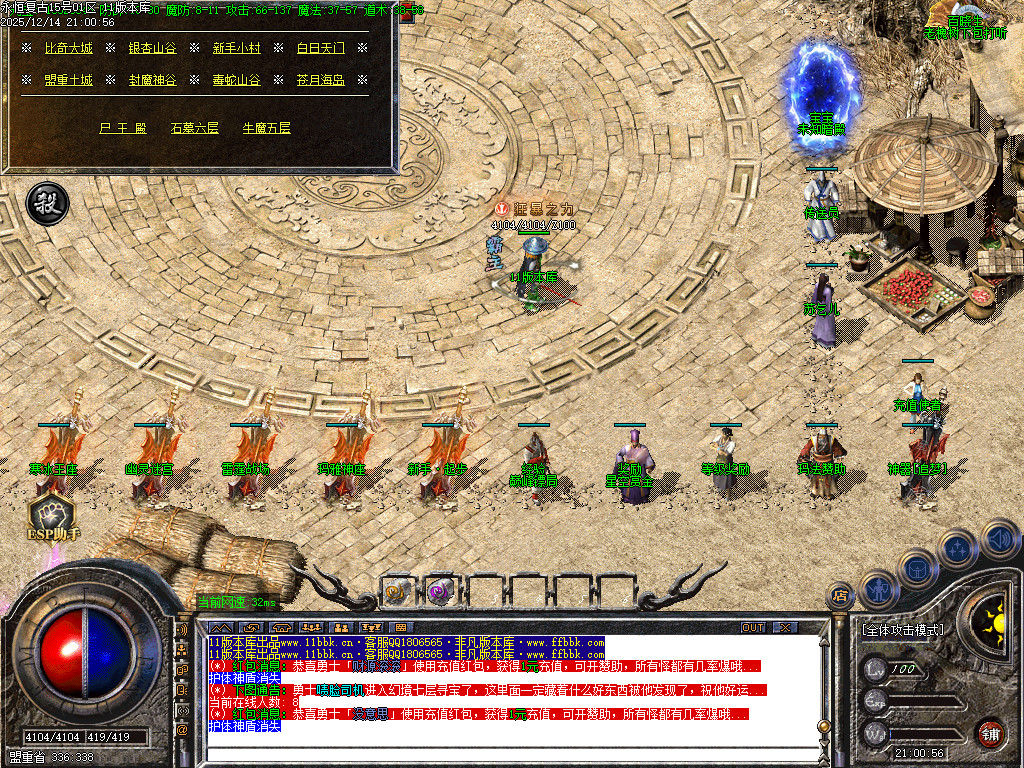Choose the 石墓六层 dungeon link
Image resolution: width=1024 pixels, height=768 pixels.
[x=194, y=128]
